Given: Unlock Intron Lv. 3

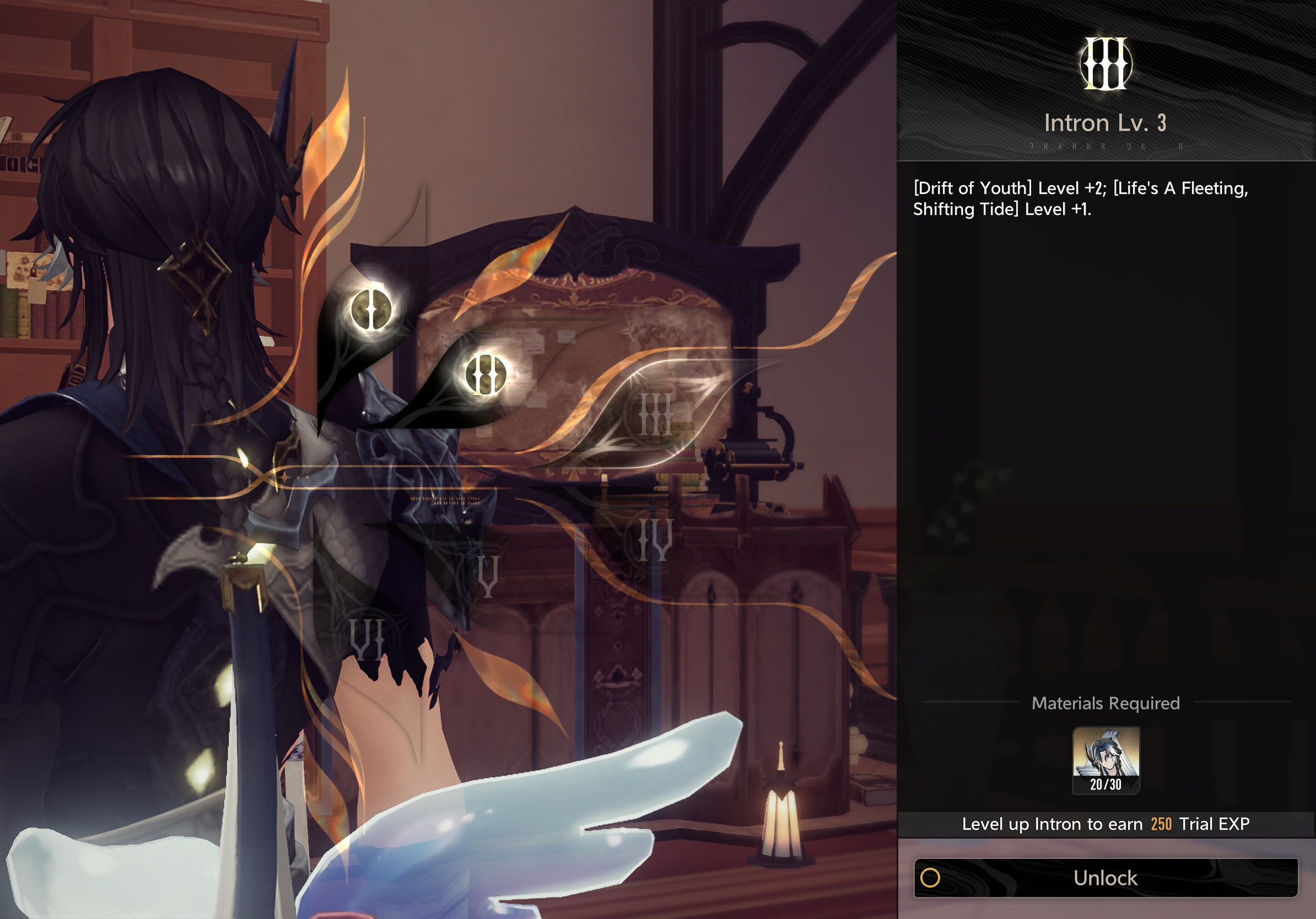Looking at the screenshot, I should (1105, 877).
